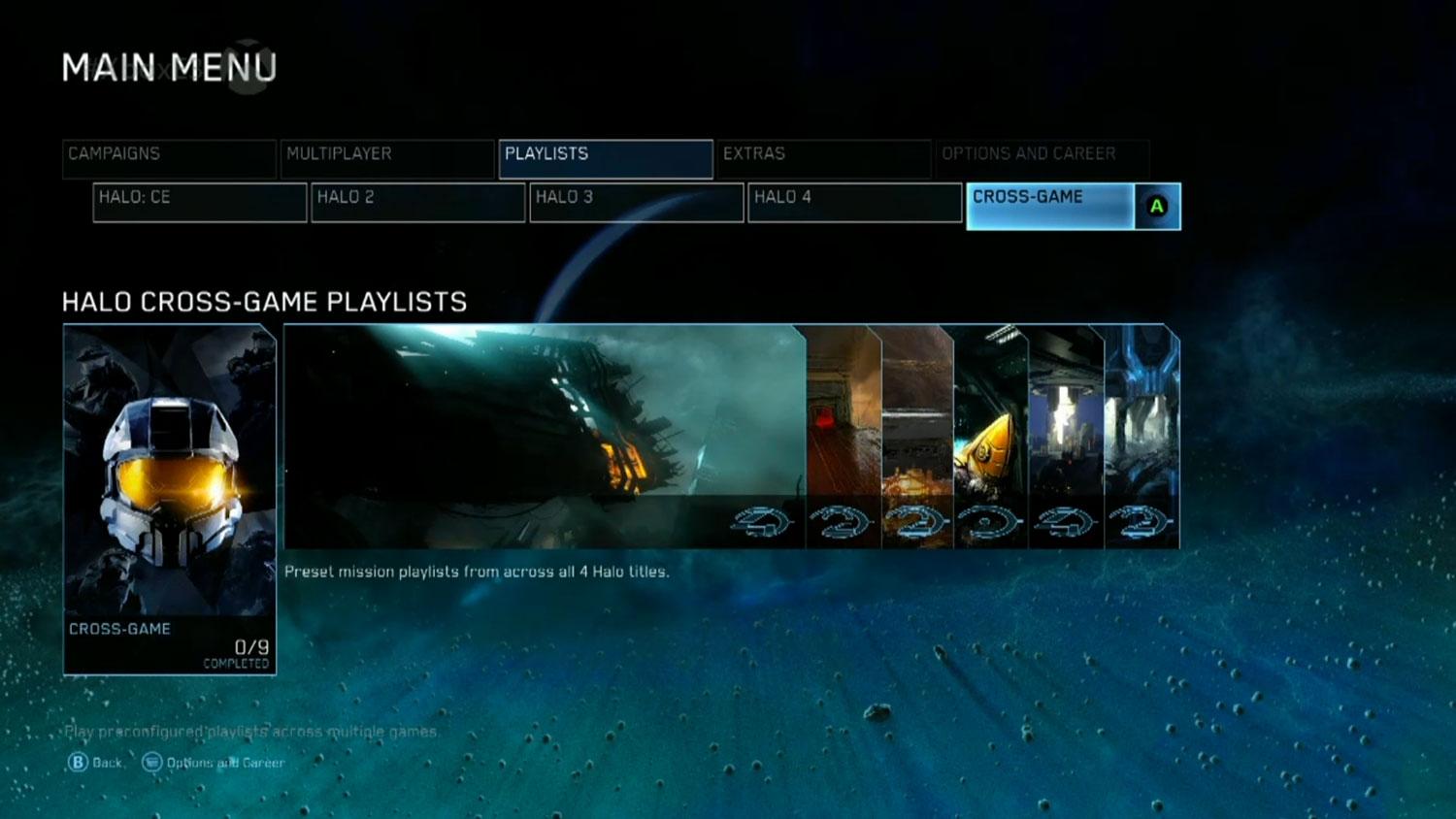Click the Back option

pos(95,763)
